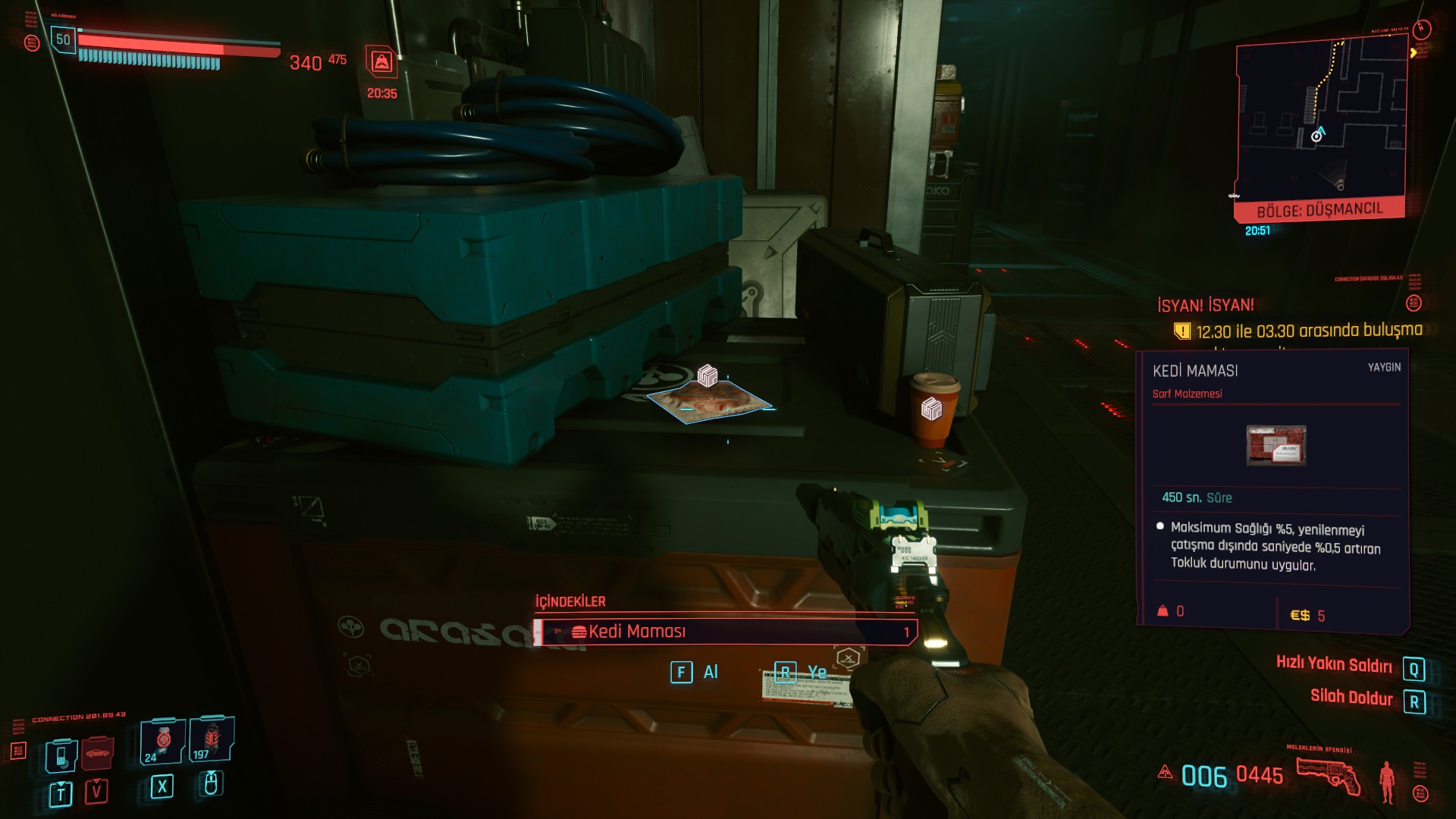1456x819 pixels.
Task: Select the grenade slot with 24
Action: pyautogui.click(x=162, y=742)
